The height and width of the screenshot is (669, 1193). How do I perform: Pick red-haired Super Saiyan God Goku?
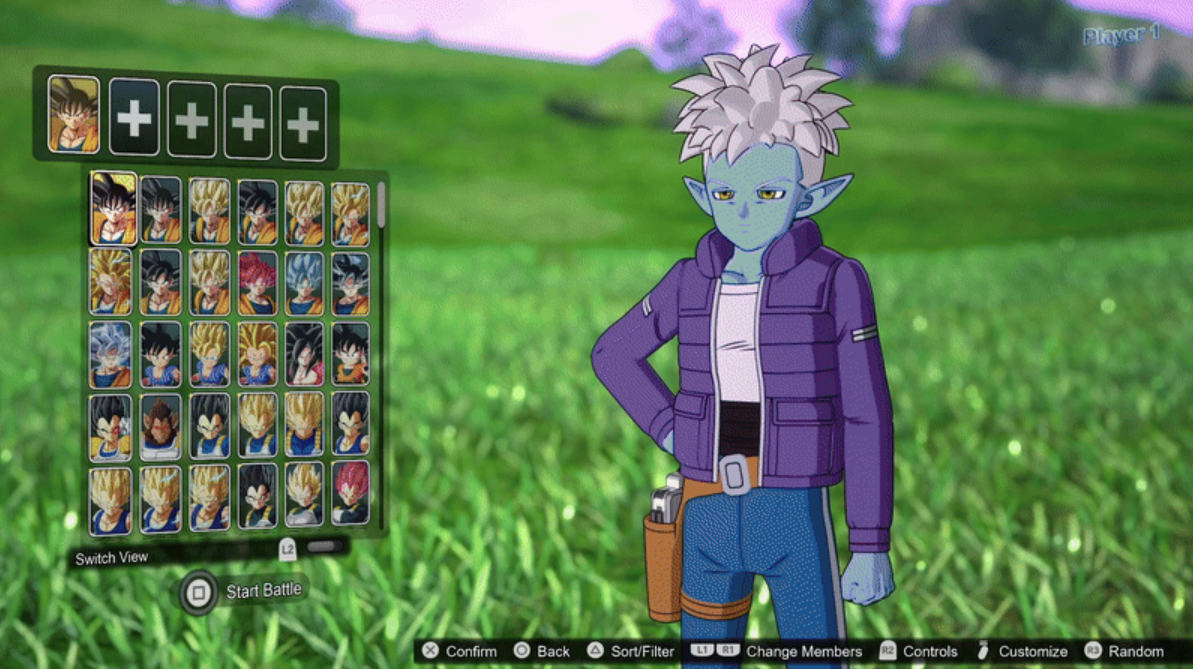point(258,282)
